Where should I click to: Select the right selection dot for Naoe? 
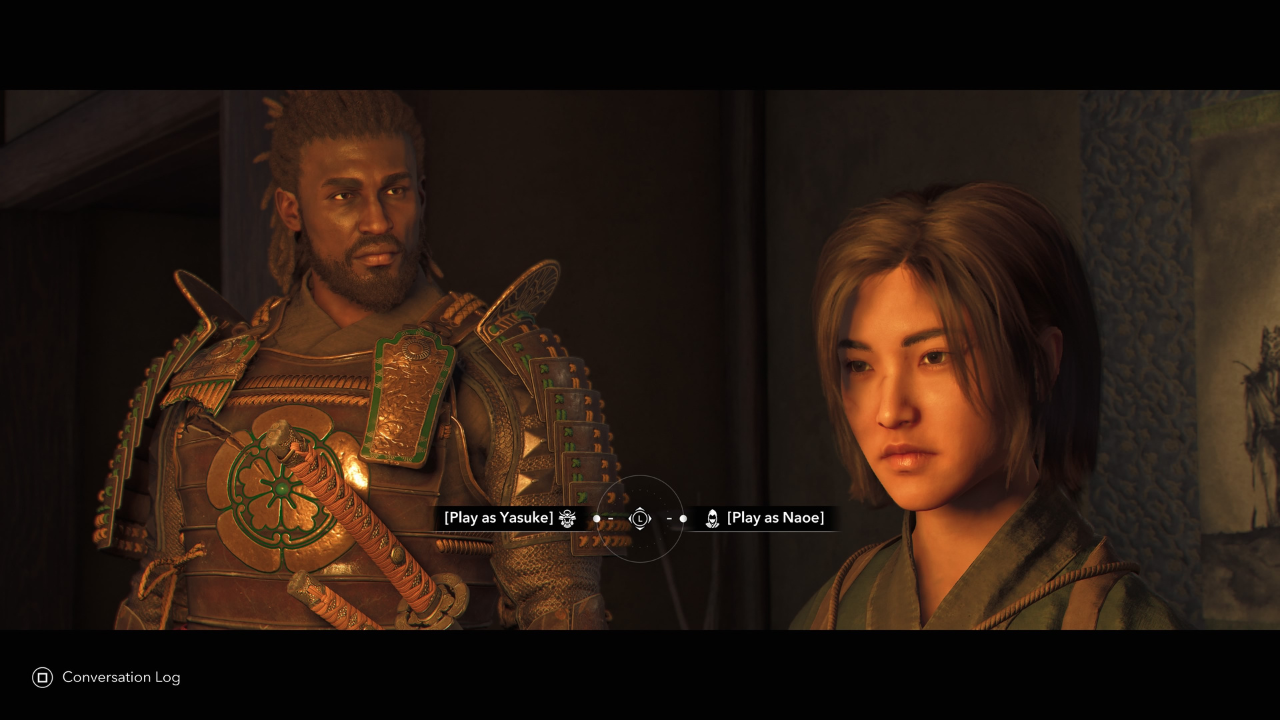click(684, 518)
